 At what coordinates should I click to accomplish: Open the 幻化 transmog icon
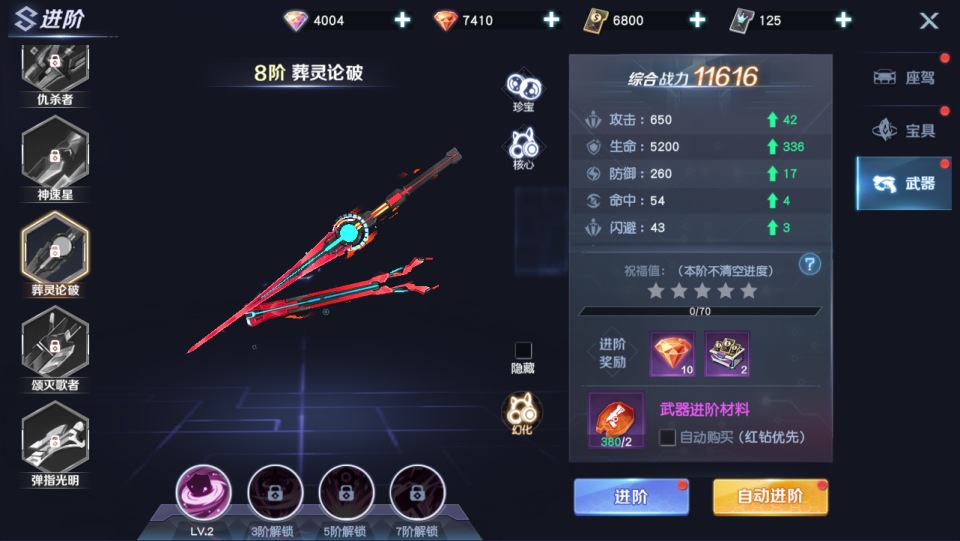(x=523, y=412)
